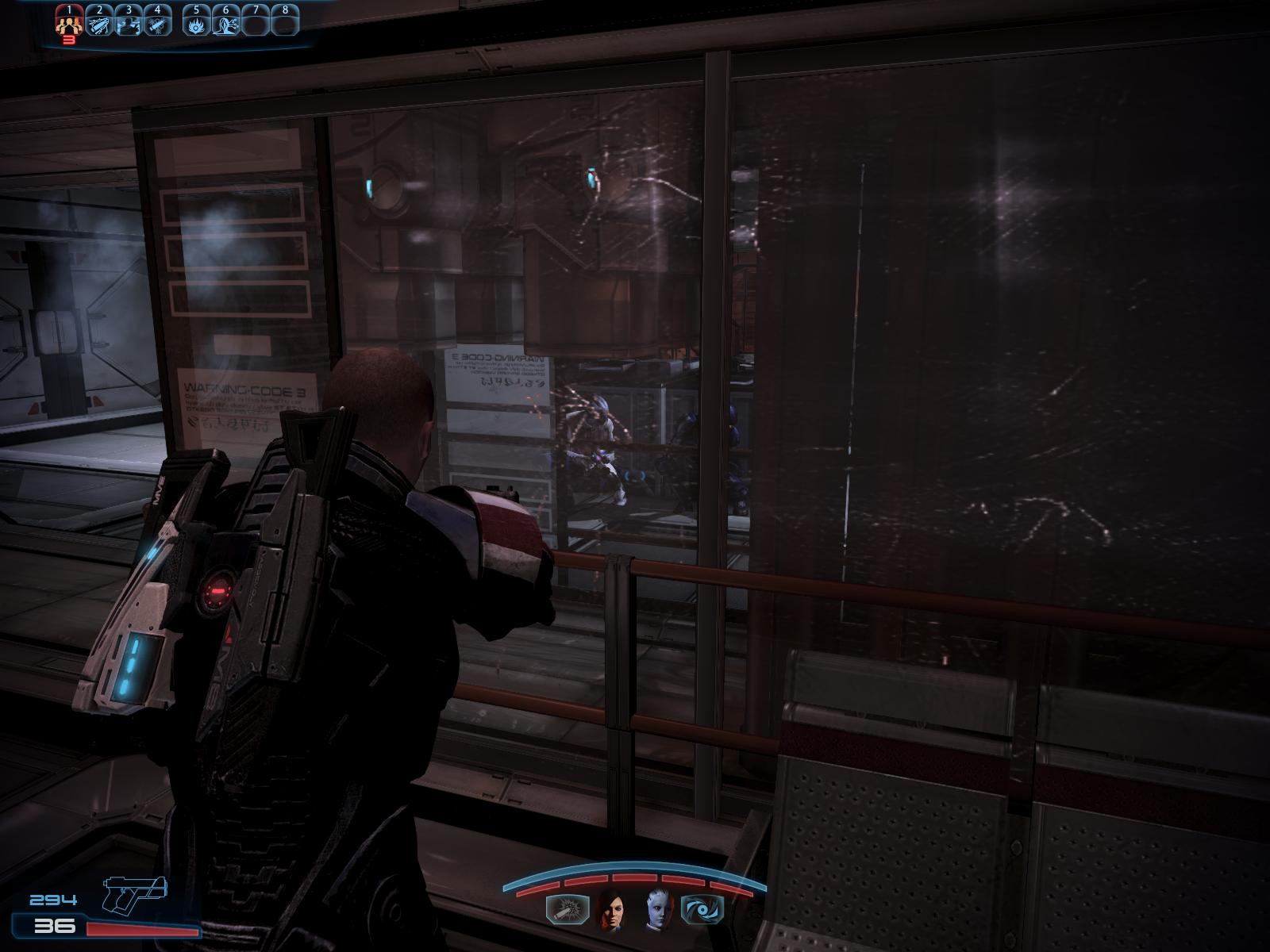
Task: Click the pistol weapon icon
Action: 135,893
